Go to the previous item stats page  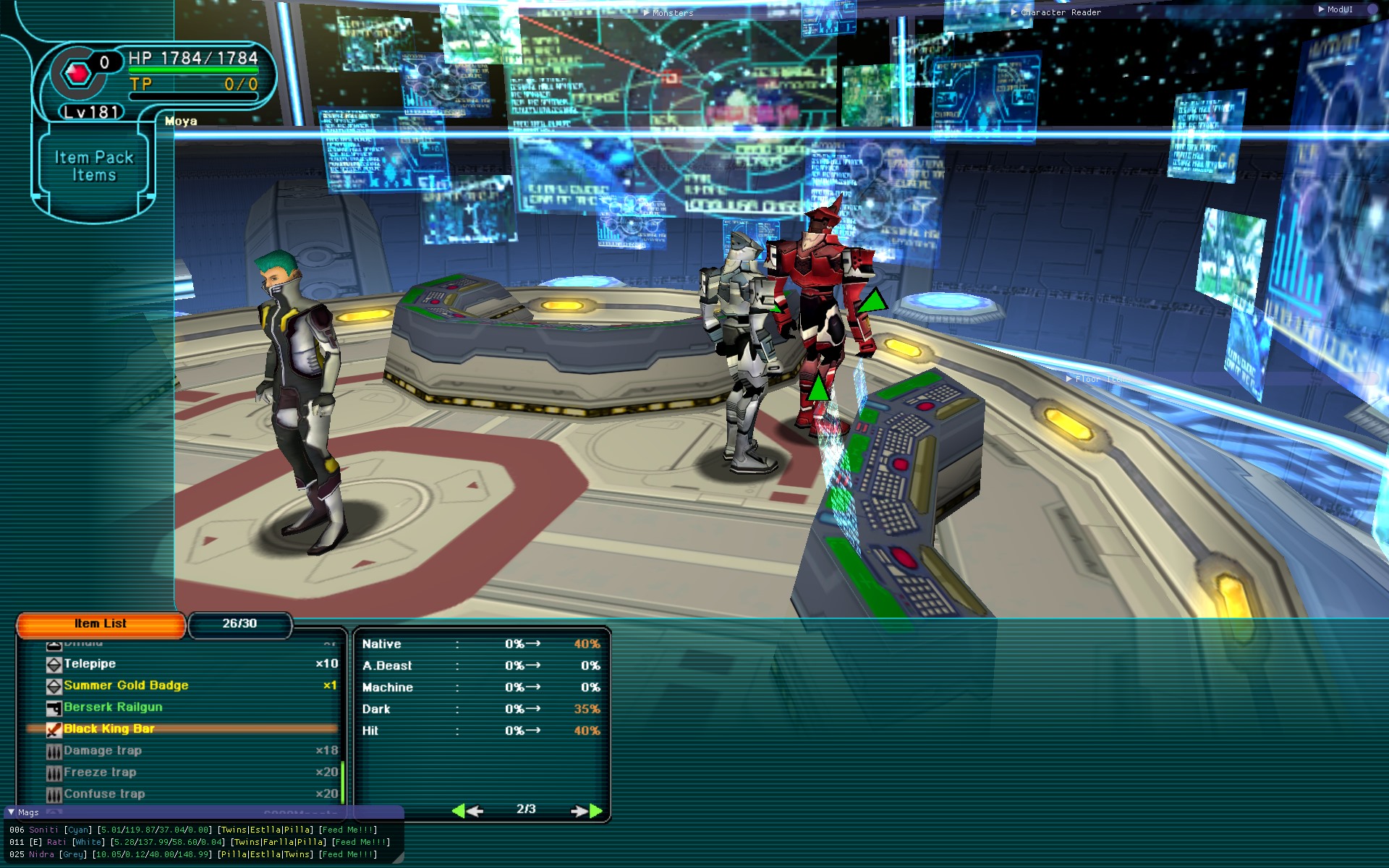tap(467, 810)
